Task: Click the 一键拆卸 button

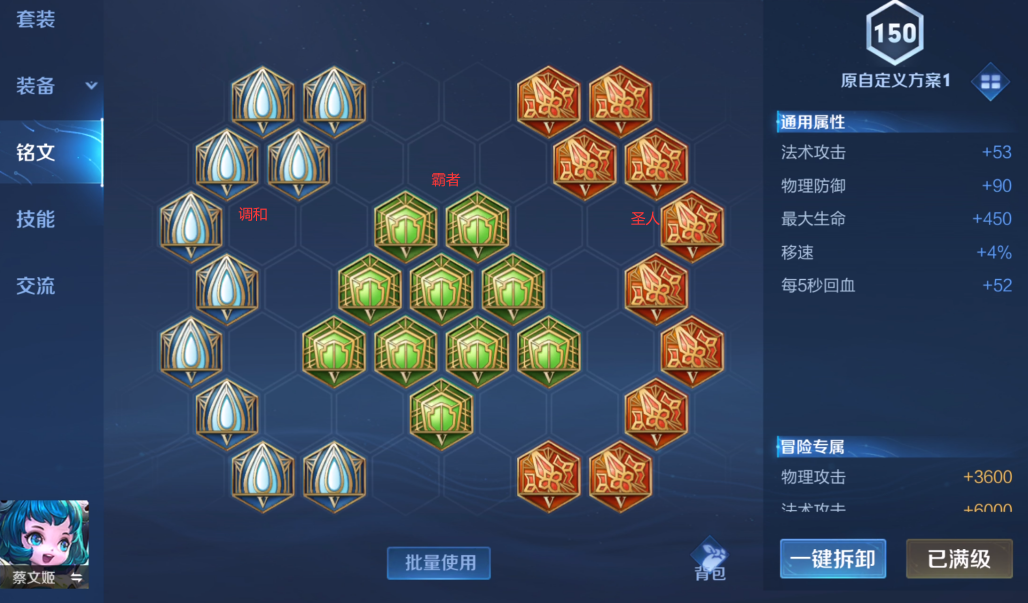Action: 833,559
